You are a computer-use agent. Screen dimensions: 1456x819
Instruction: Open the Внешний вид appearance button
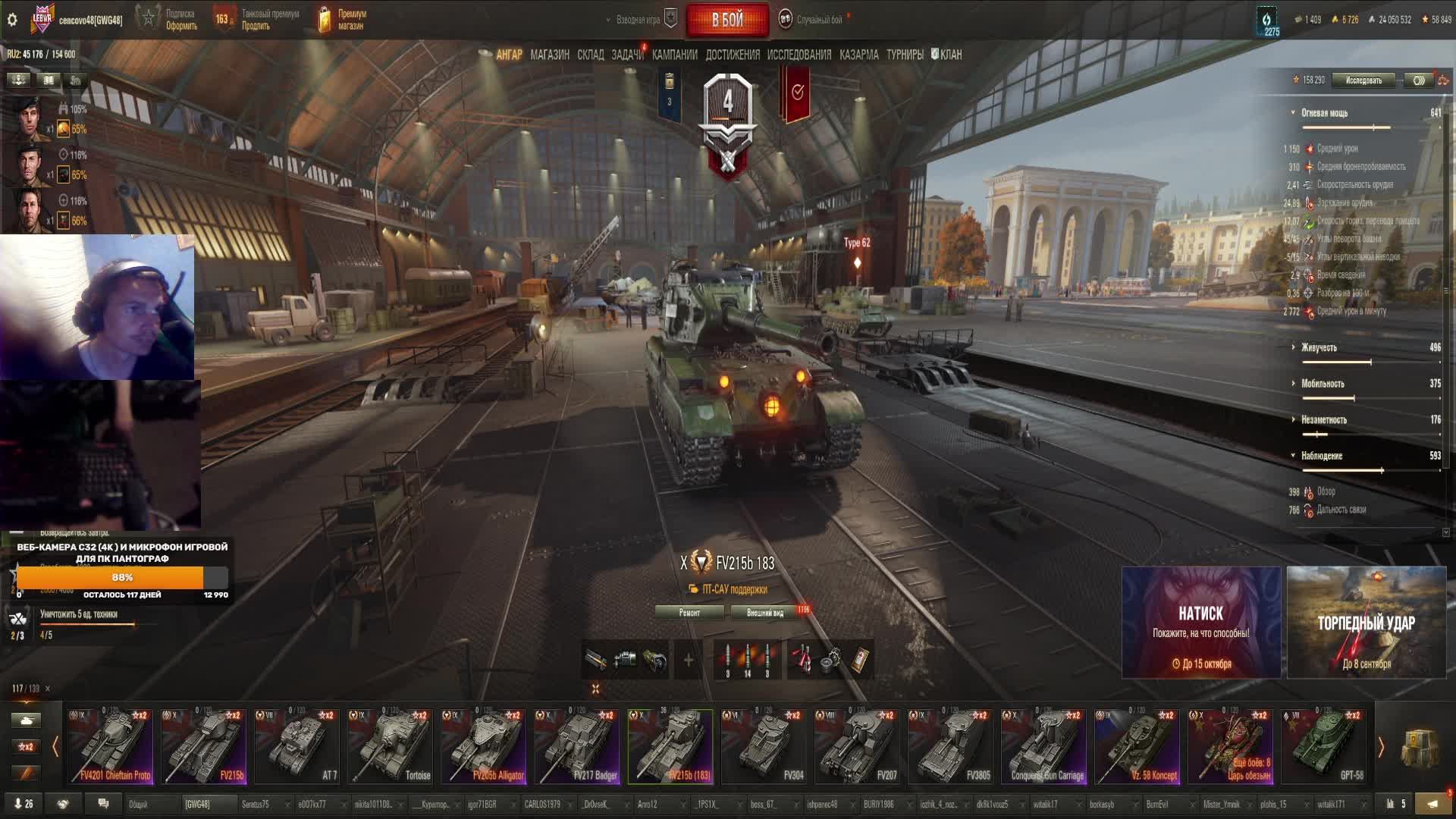pyautogui.click(x=764, y=613)
